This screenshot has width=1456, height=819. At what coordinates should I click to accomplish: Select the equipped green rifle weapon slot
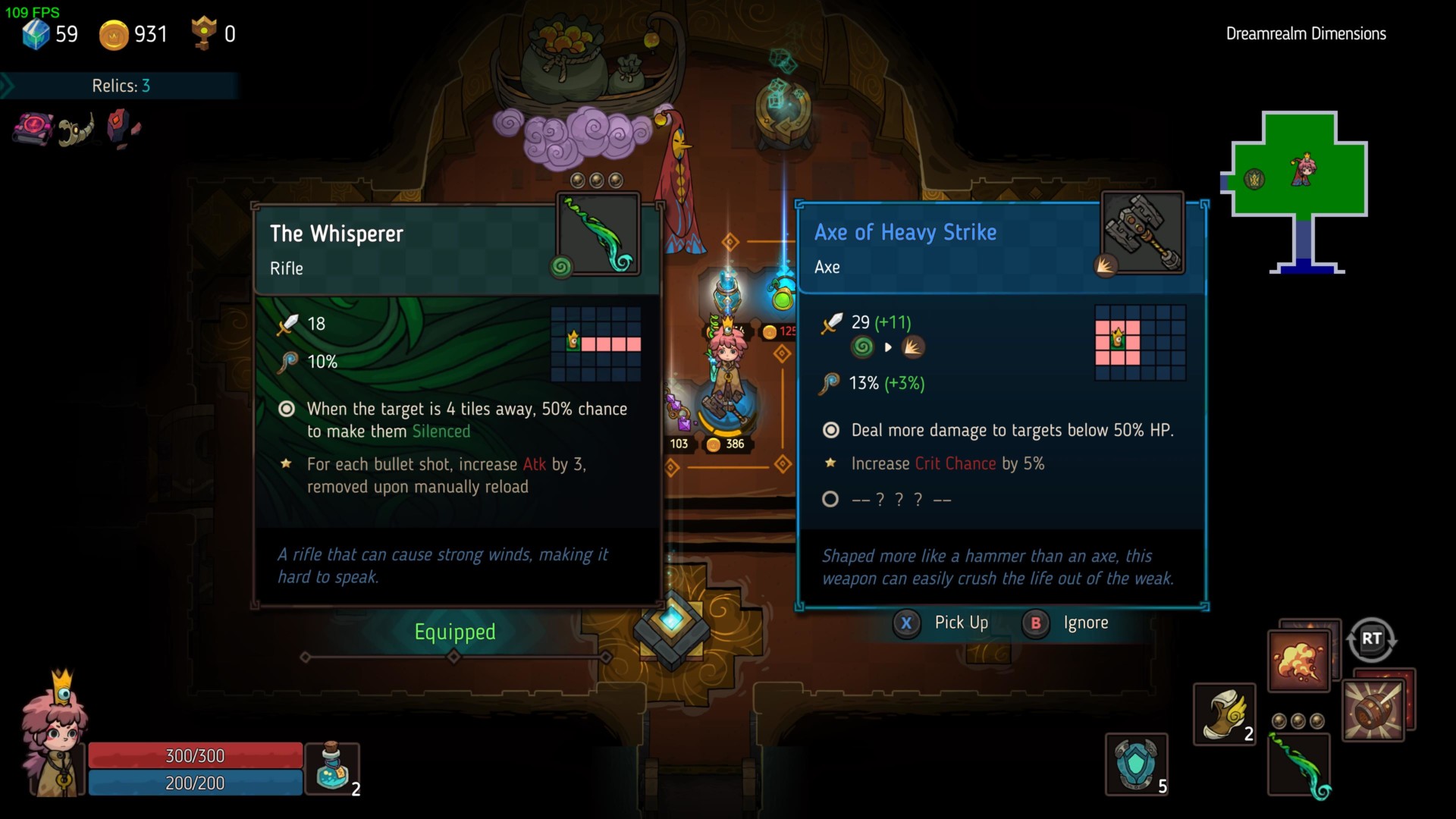1299,766
